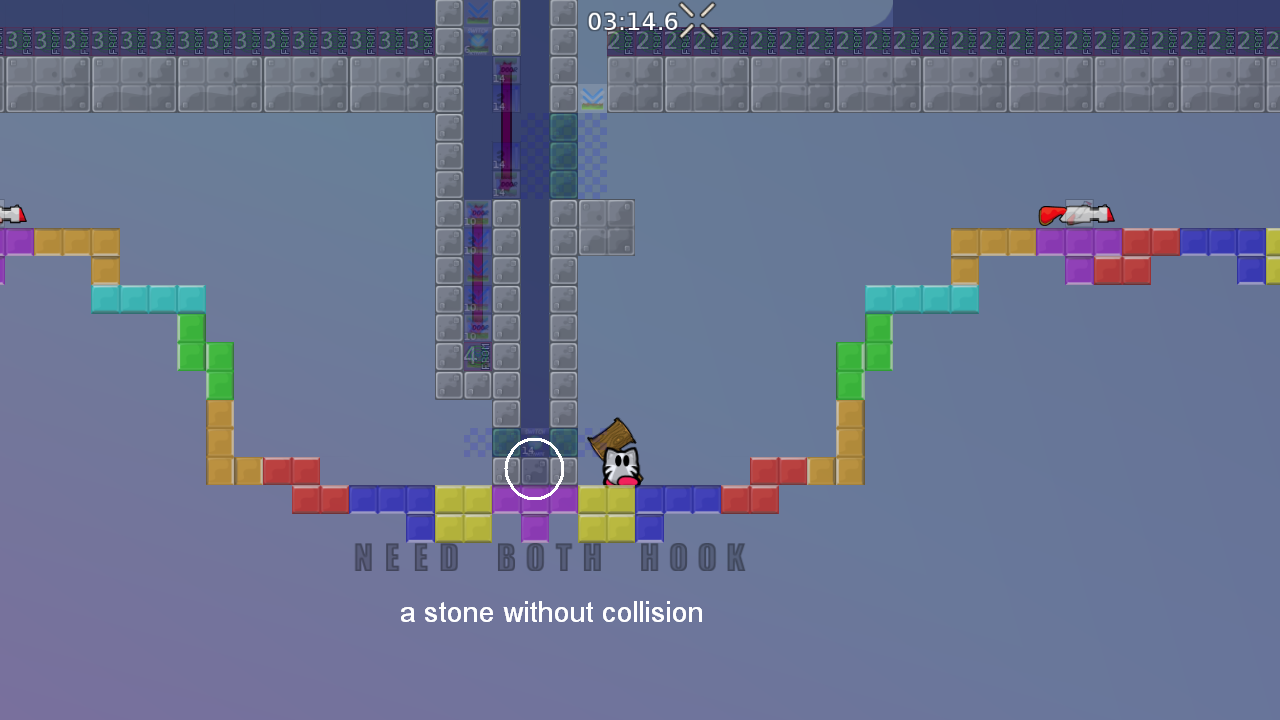This screenshot has height=720, width=1280.
Task: Click the NEED BOTH HOOK level text
Action: pos(548,558)
